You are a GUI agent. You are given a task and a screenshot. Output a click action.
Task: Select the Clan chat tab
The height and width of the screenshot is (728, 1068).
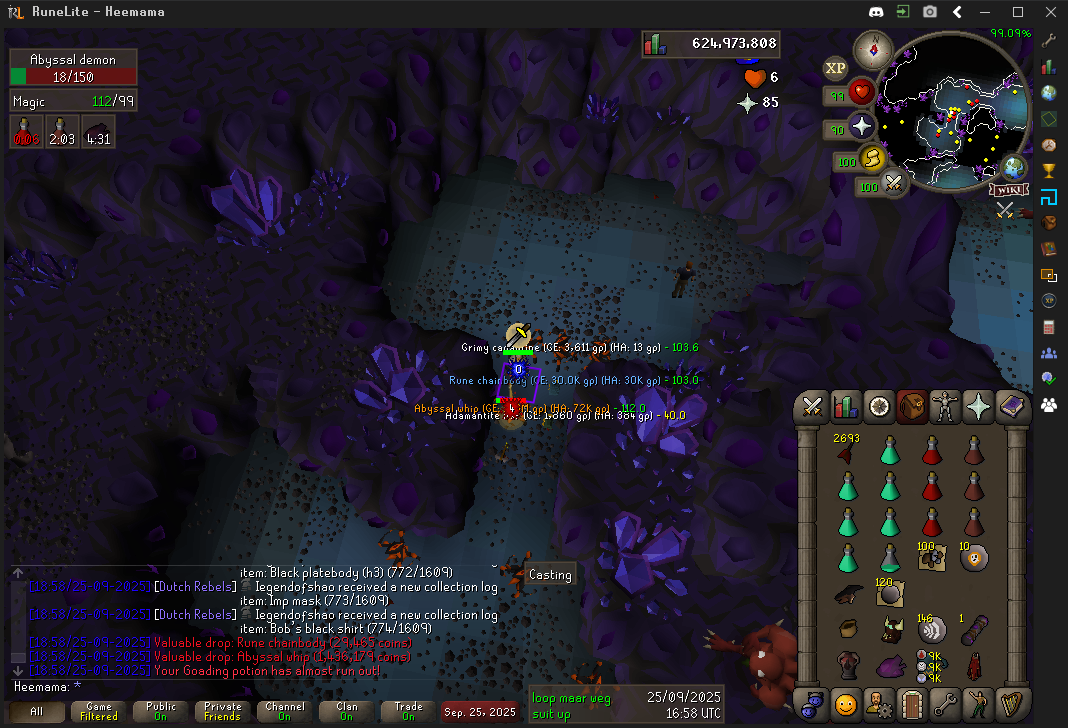pos(346,711)
